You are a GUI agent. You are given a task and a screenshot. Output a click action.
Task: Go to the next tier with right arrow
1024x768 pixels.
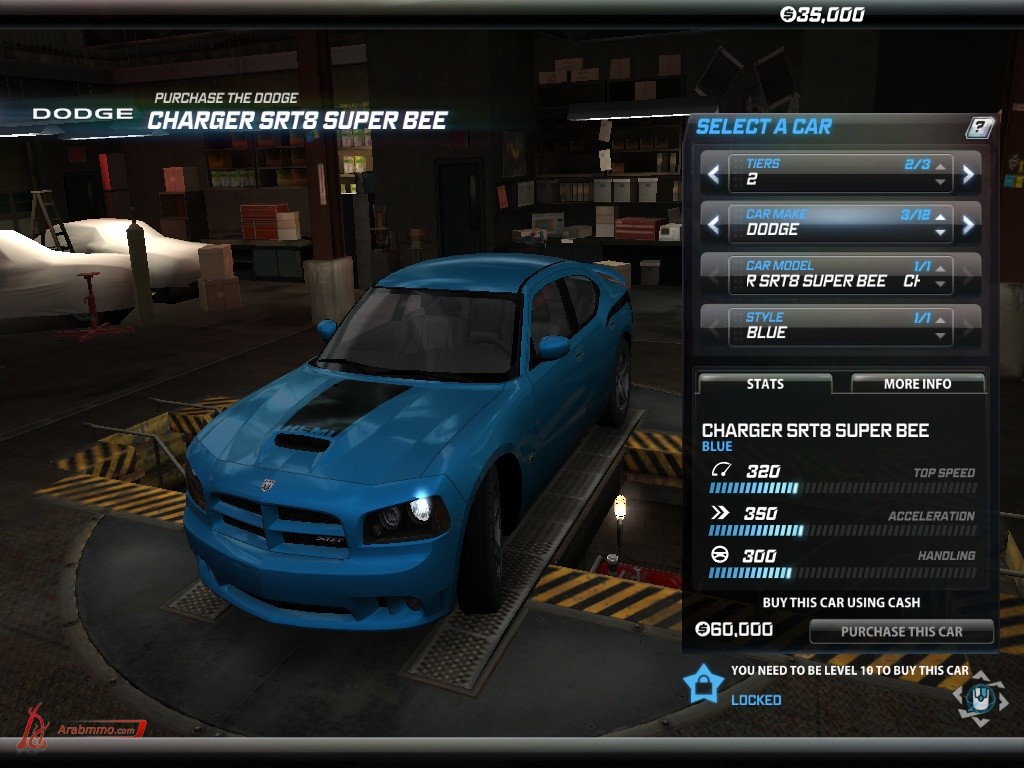tap(968, 173)
